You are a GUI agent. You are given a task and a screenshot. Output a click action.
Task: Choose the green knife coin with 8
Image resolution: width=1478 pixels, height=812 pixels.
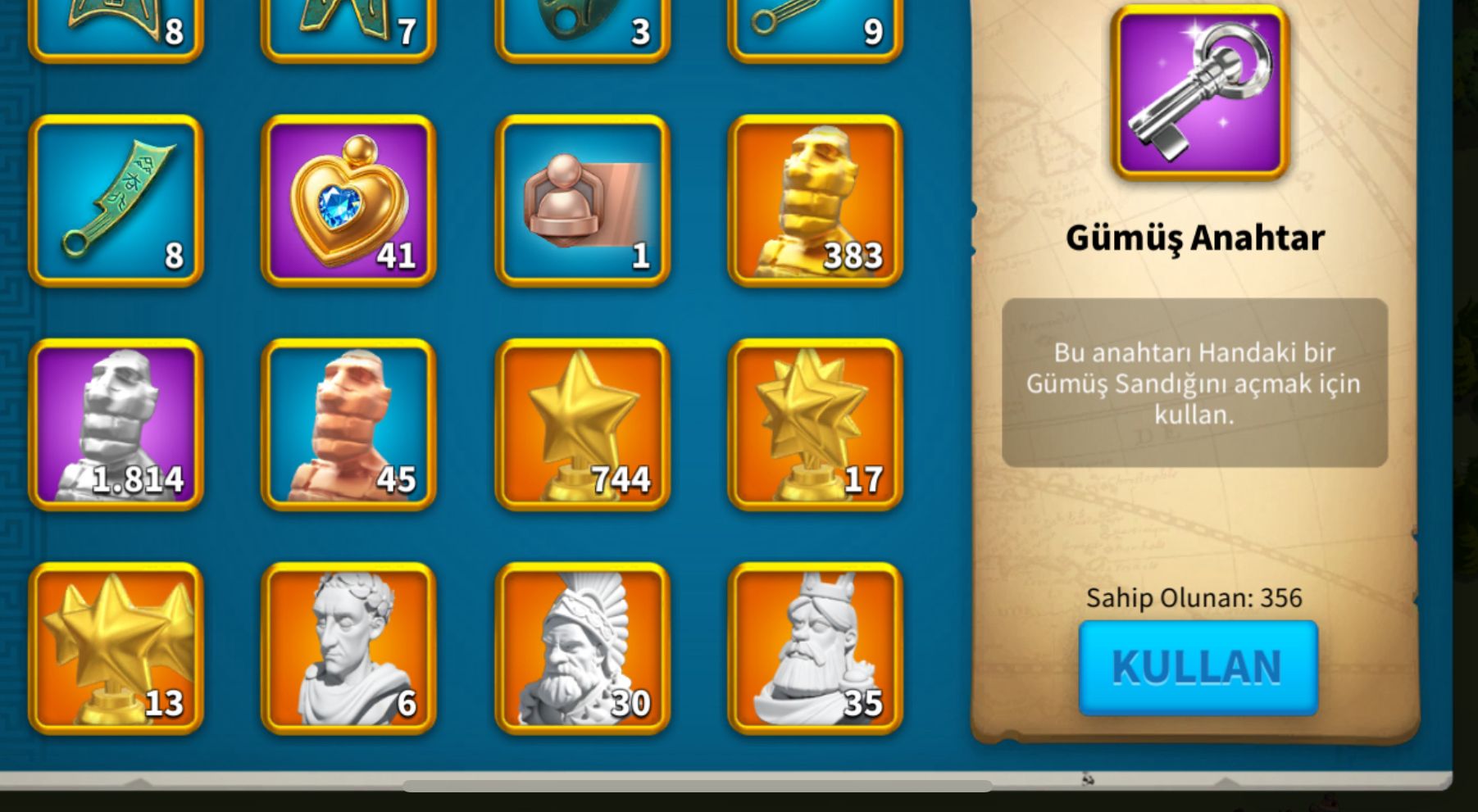[x=116, y=201]
